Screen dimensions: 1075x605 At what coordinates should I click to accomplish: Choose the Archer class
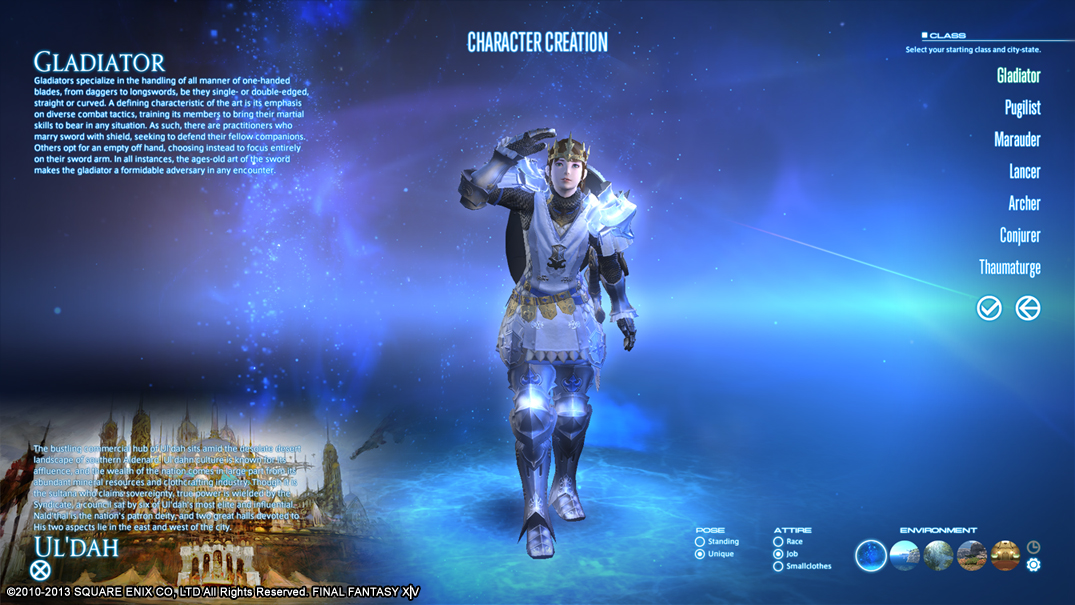pos(1024,204)
